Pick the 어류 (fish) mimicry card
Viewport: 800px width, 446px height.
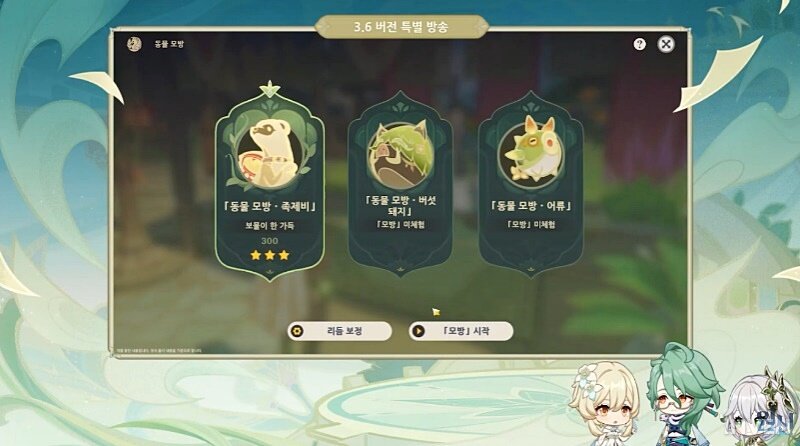click(x=530, y=180)
